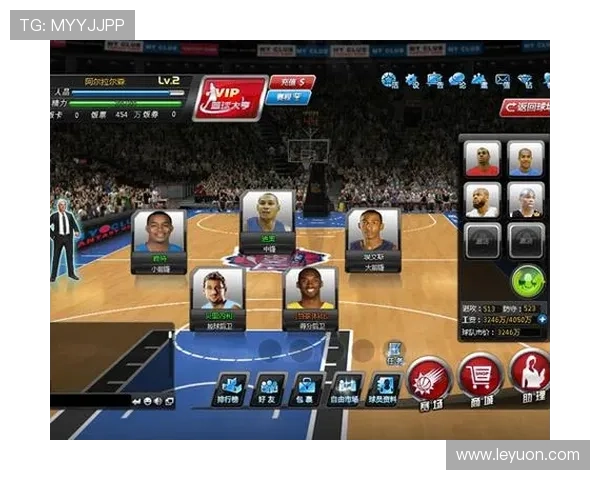
Task: Click the blue plus beside 工资 salary
Action: coord(542,320)
